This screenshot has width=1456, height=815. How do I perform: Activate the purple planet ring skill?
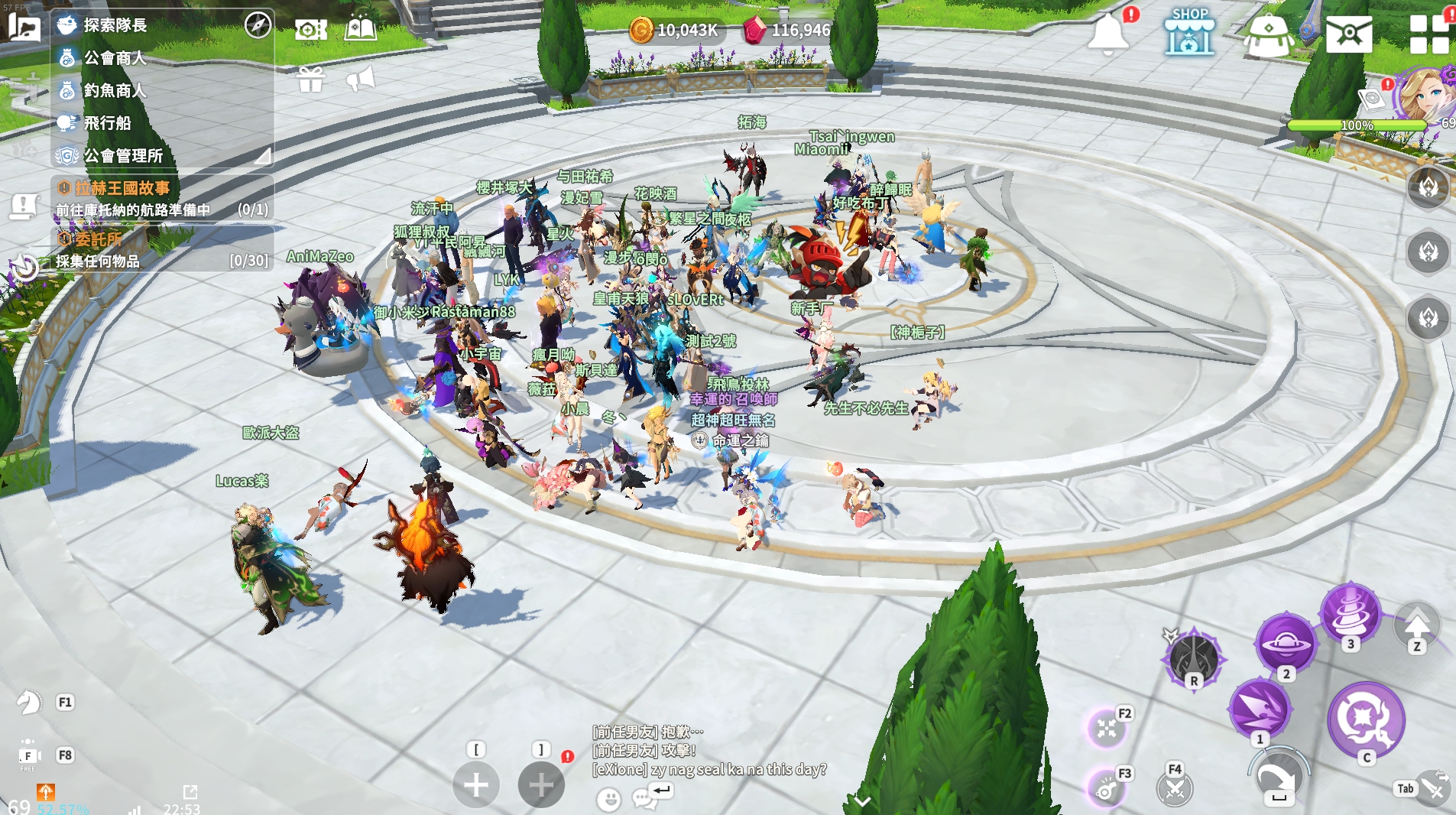1286,644
